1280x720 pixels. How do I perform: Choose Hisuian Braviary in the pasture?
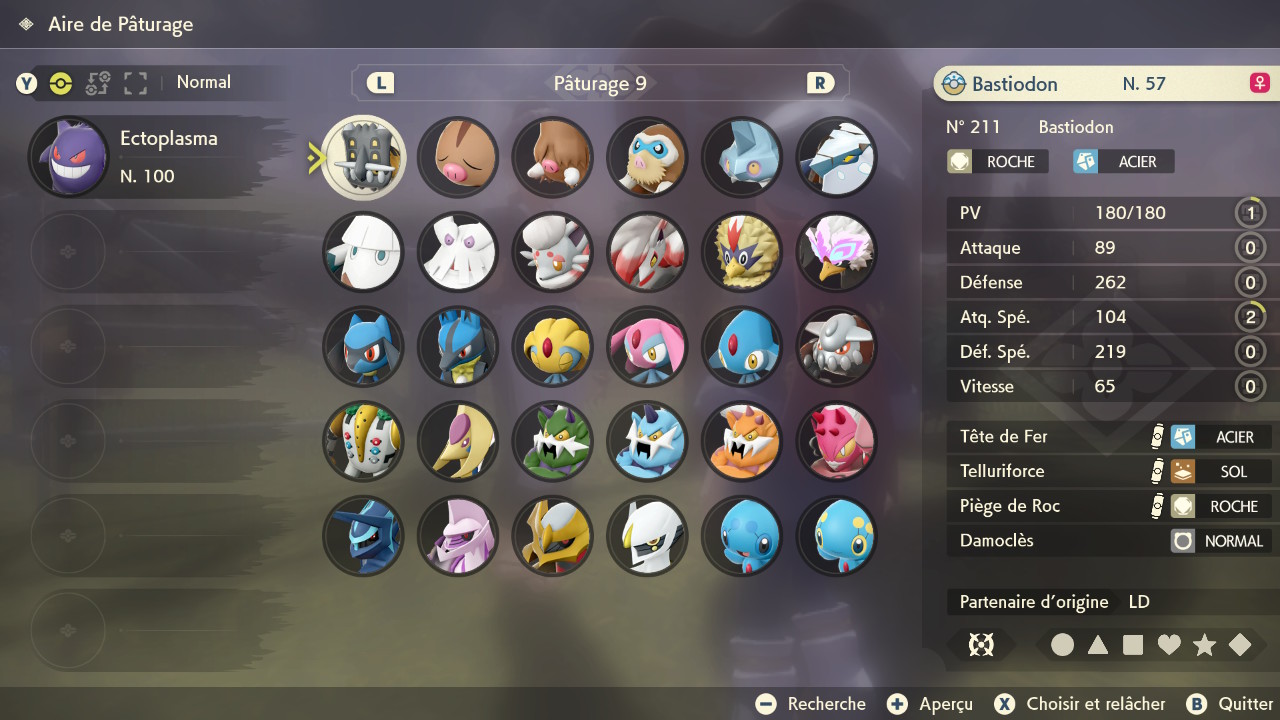(837, 252)
